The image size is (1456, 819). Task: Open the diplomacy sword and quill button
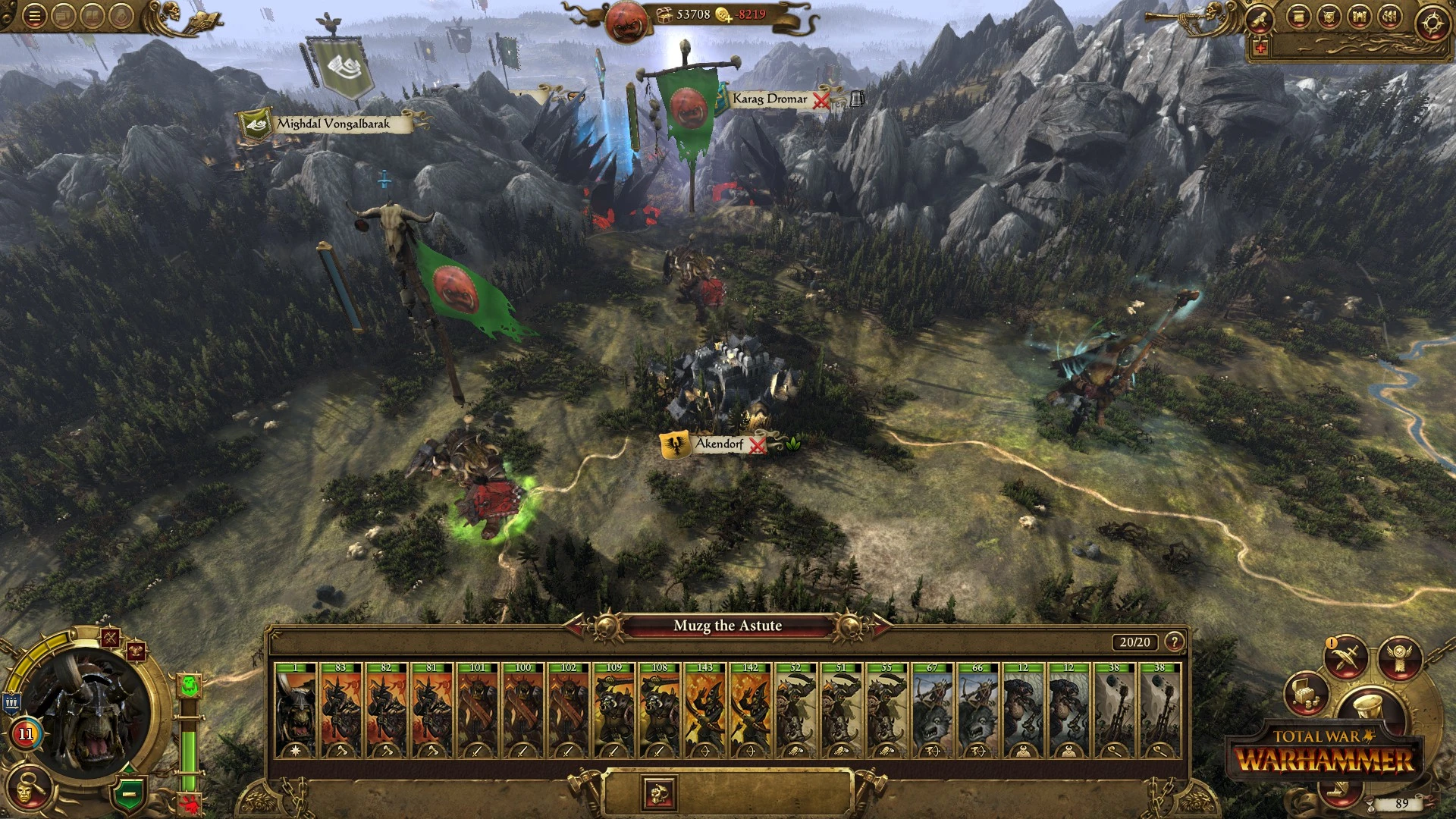click(x=1346, y=658)
